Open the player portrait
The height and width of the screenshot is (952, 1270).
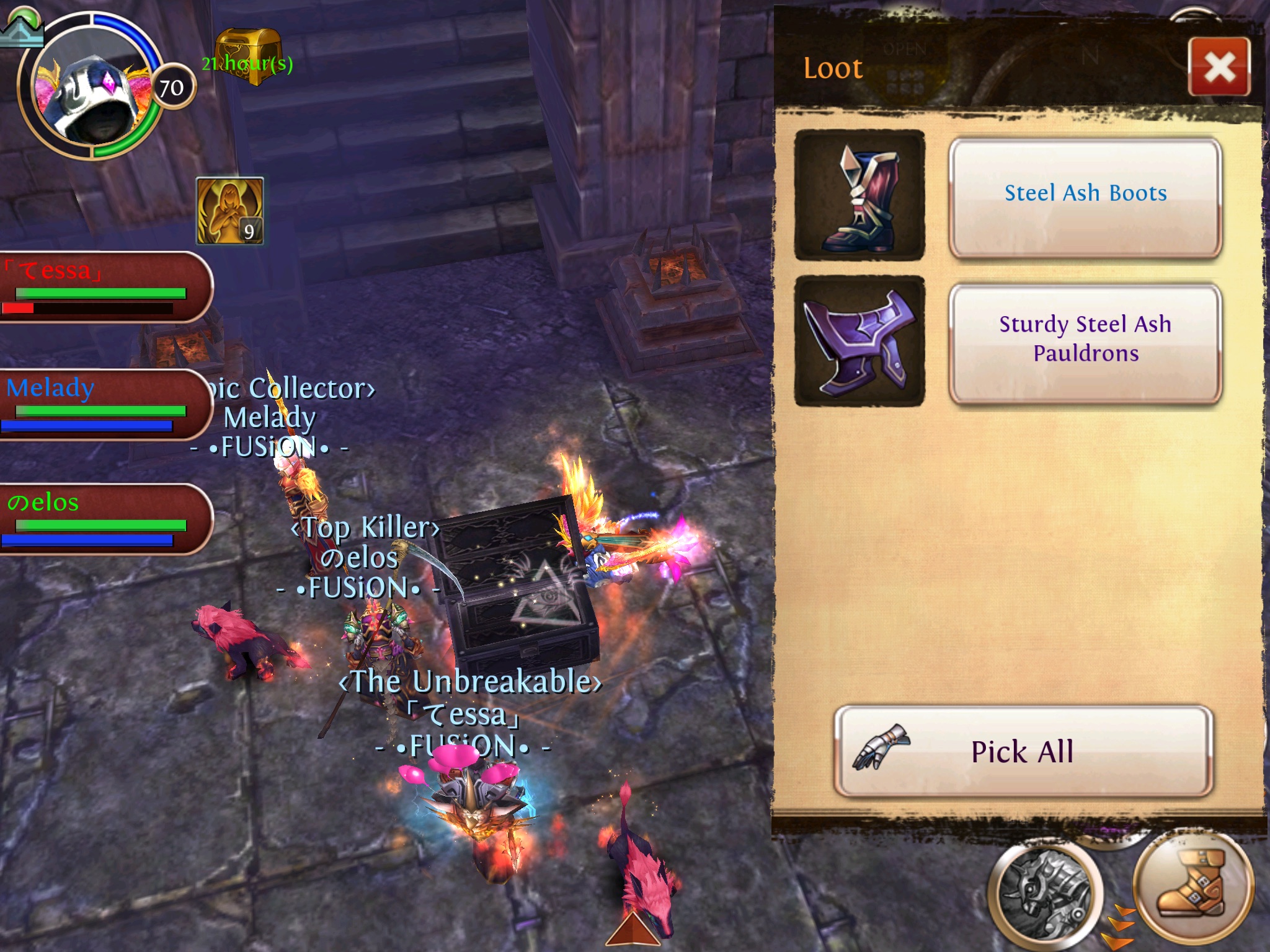(x=93, y=87)
